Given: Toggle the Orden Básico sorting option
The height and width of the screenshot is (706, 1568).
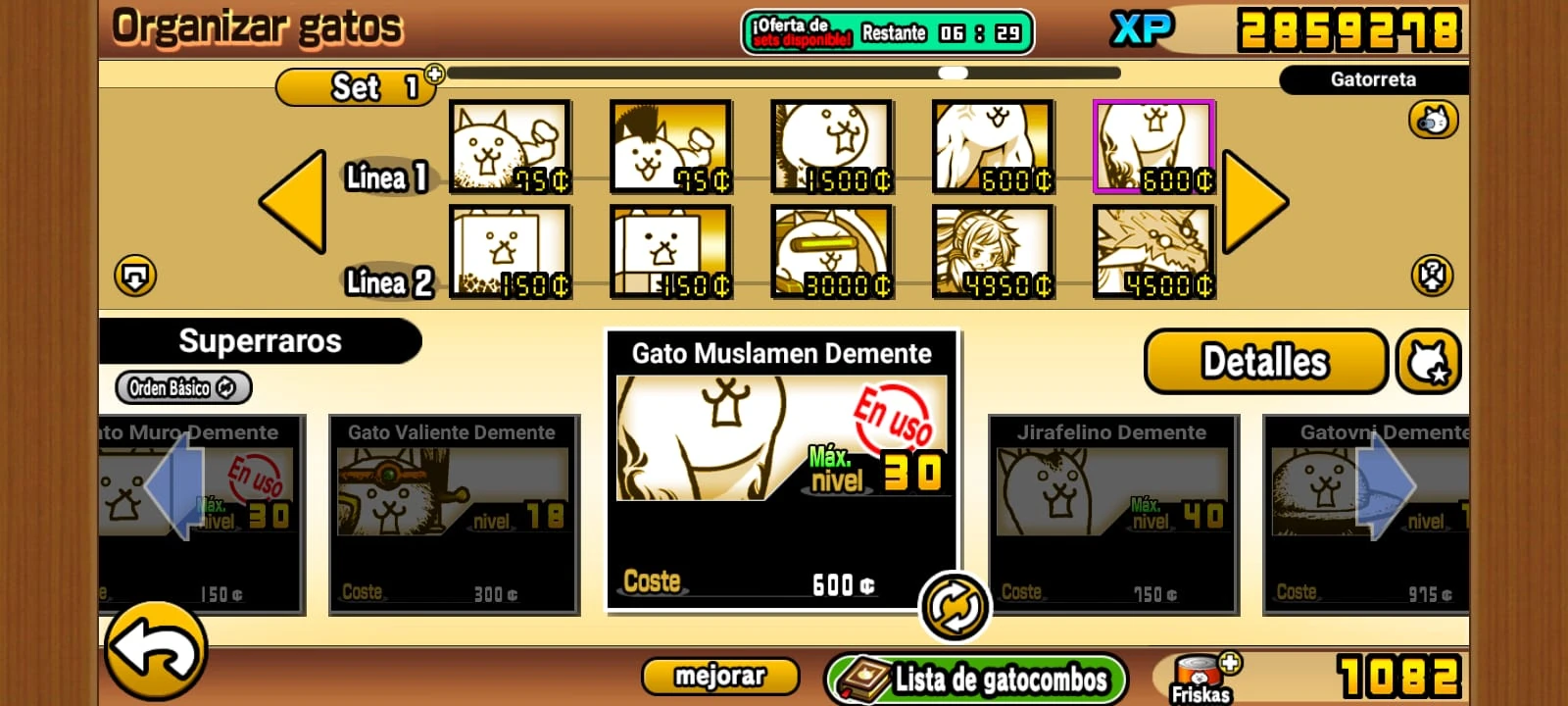Looking at the screenshot, I should [x=182, y=387].
